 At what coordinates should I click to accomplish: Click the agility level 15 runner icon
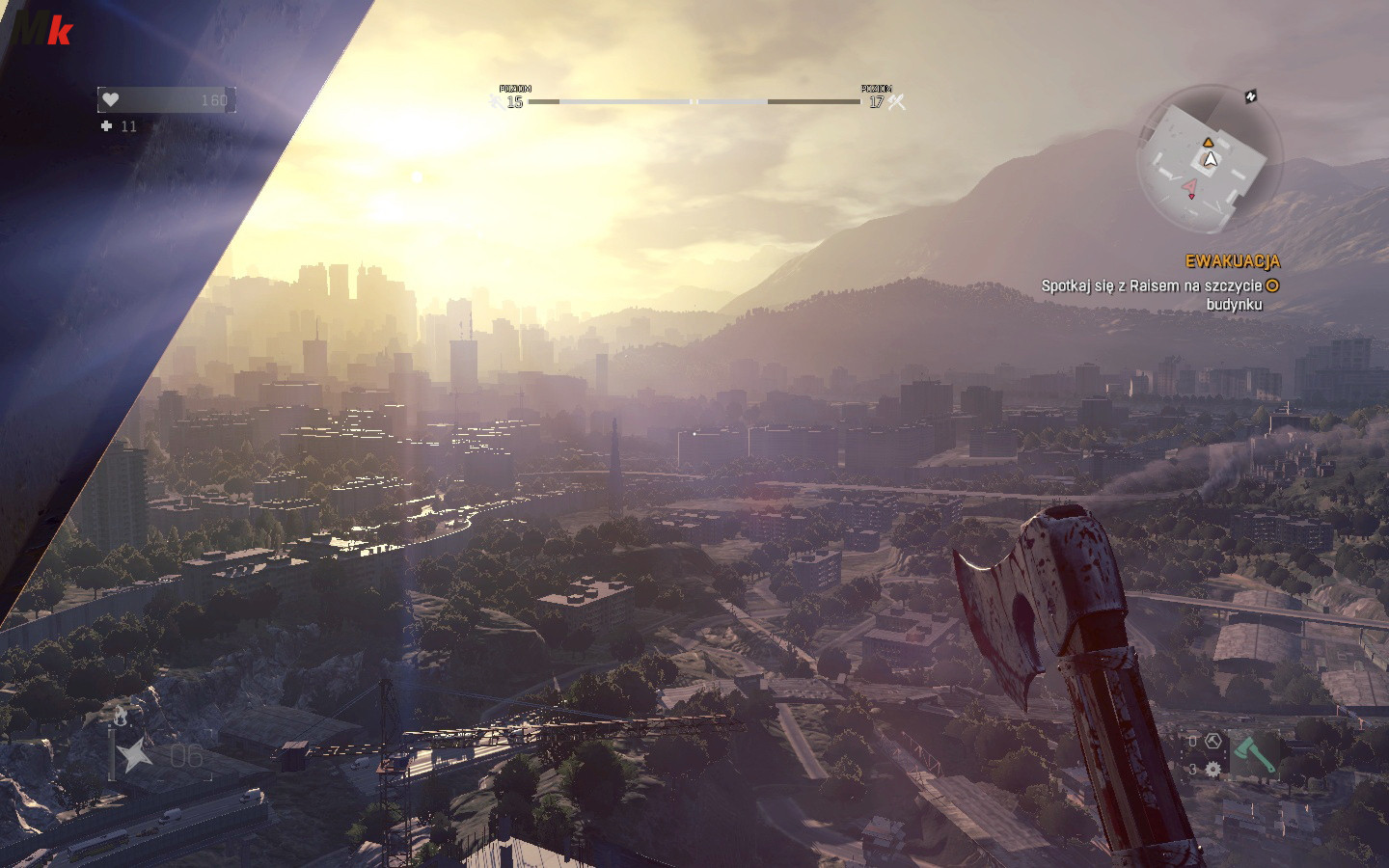(x=496, y=100)
